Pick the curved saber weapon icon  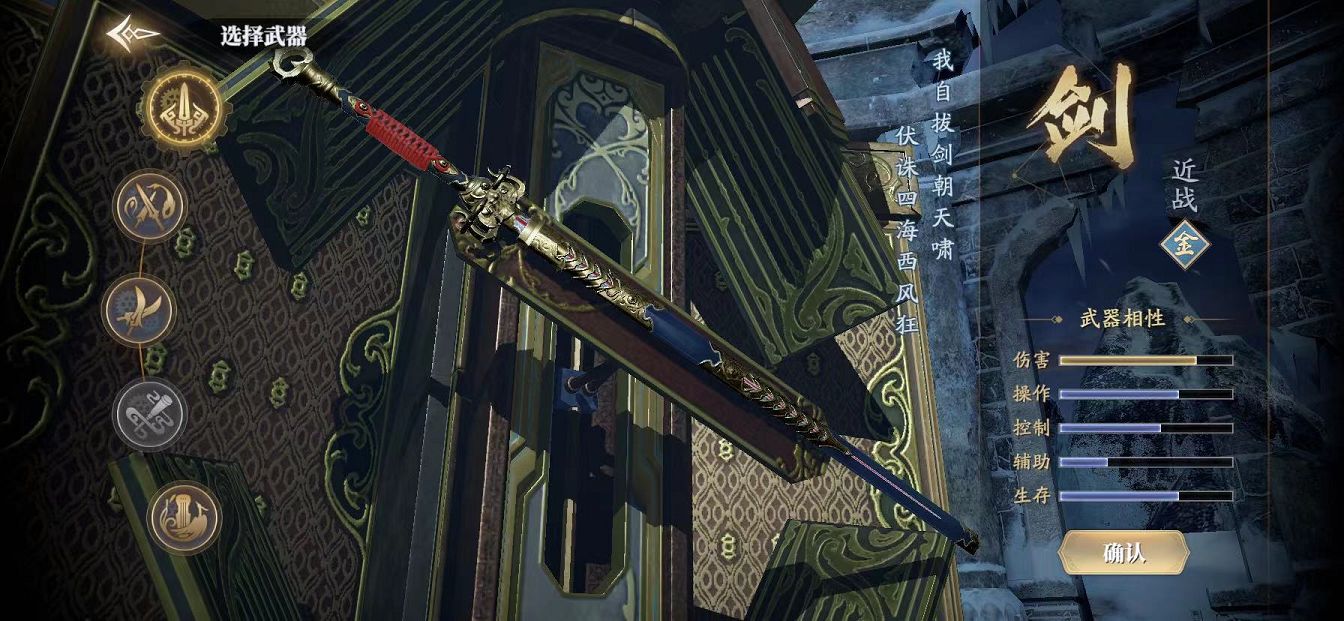pyautogui.click(x=139, y=310)
